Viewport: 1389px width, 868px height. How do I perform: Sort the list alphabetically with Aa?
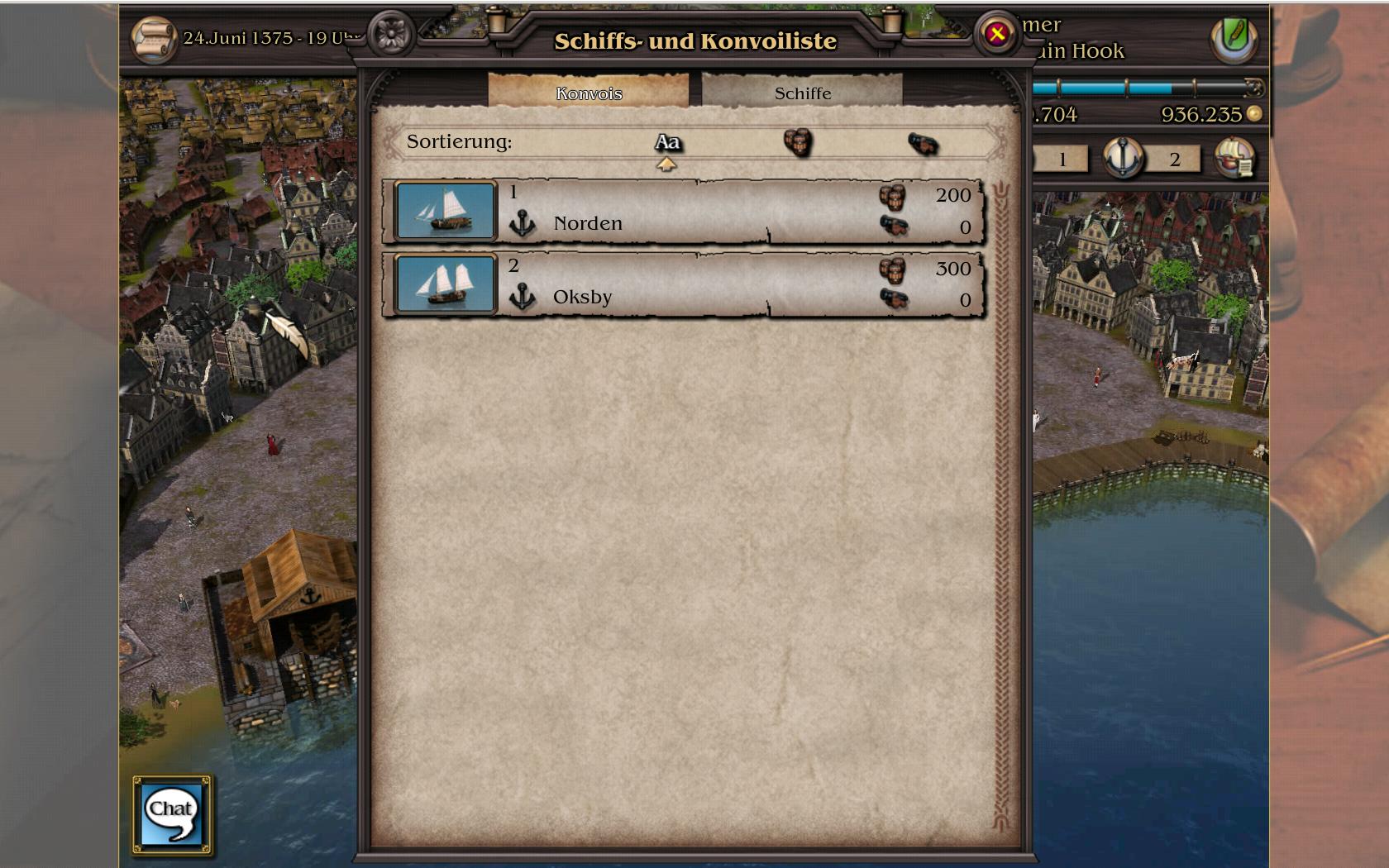click(667, 143)
